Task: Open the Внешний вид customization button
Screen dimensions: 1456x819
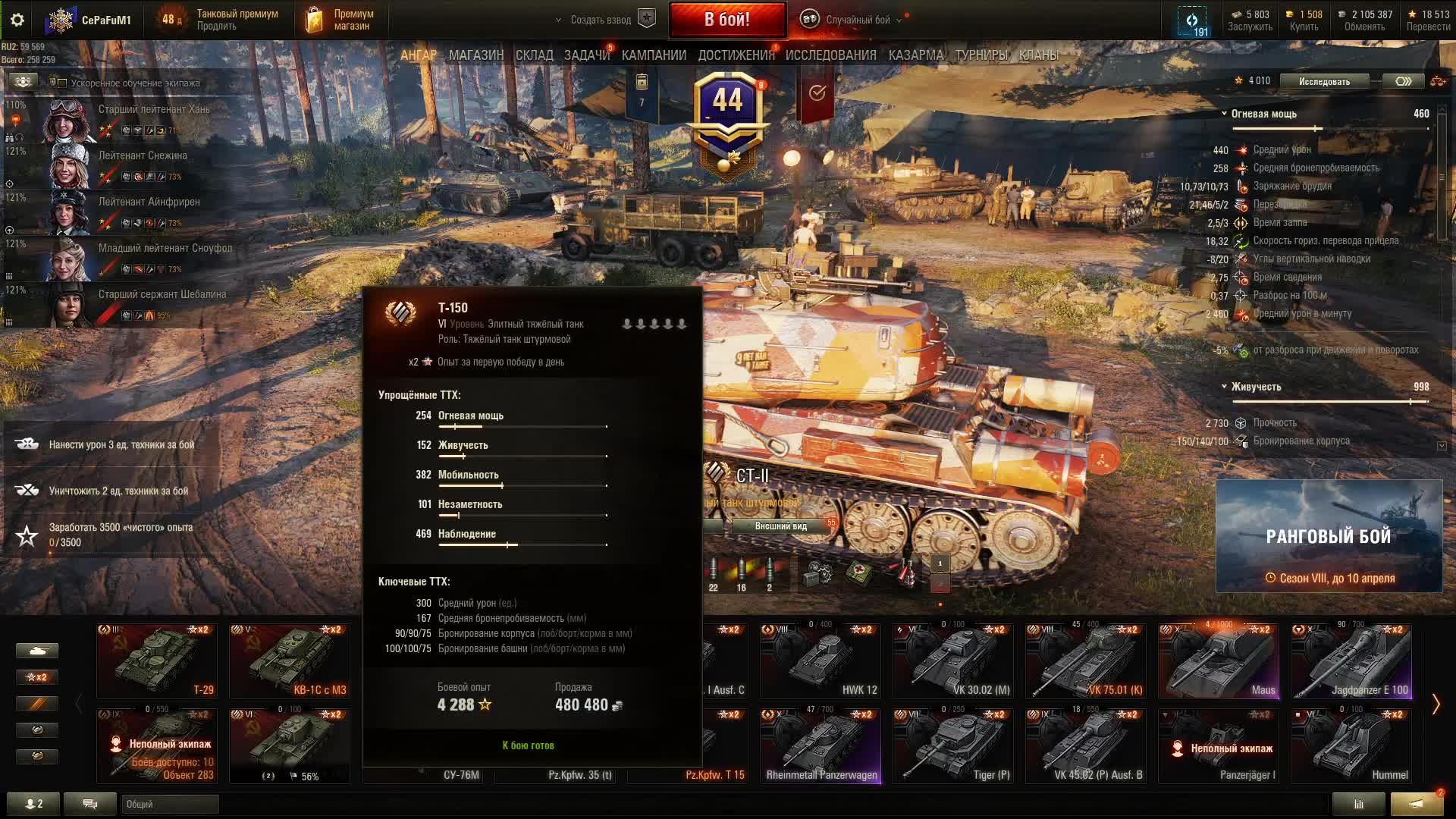Action: coord(781,526)
